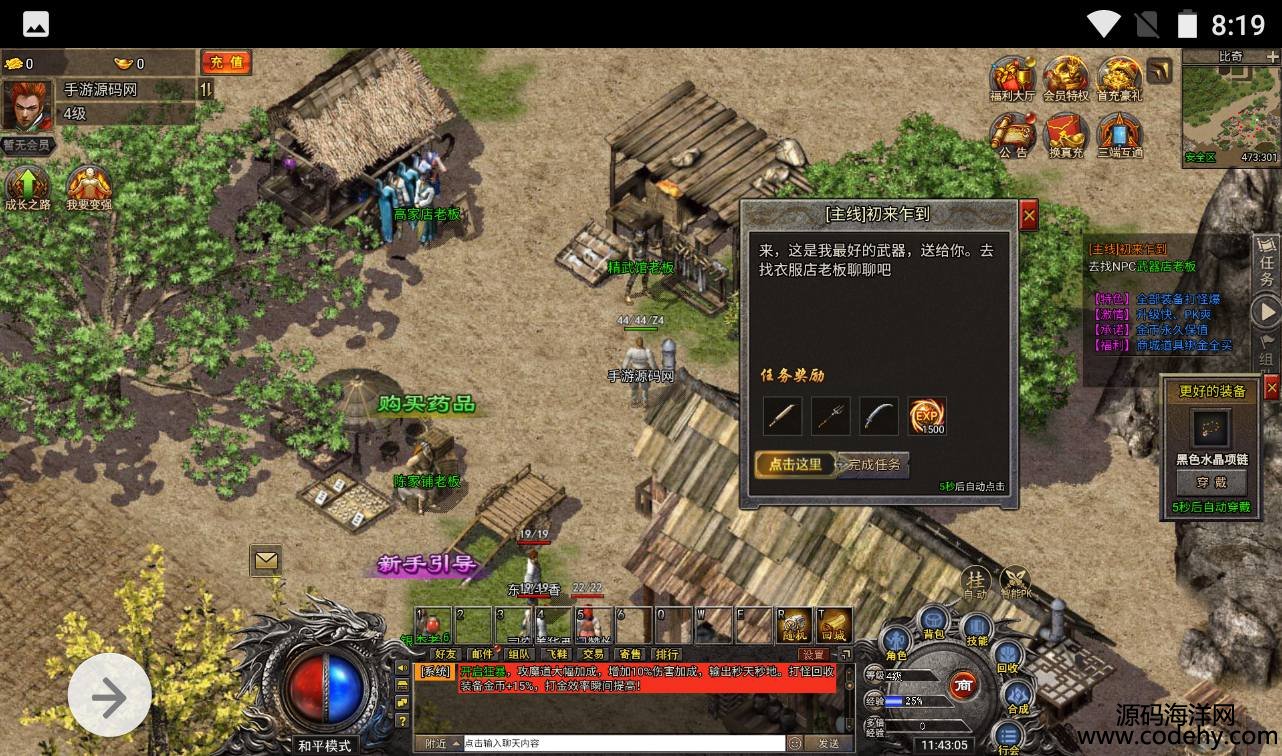Open the 三端互通 cross-platform icon
Viewport: 1282px width, 756px height.
1119,135
